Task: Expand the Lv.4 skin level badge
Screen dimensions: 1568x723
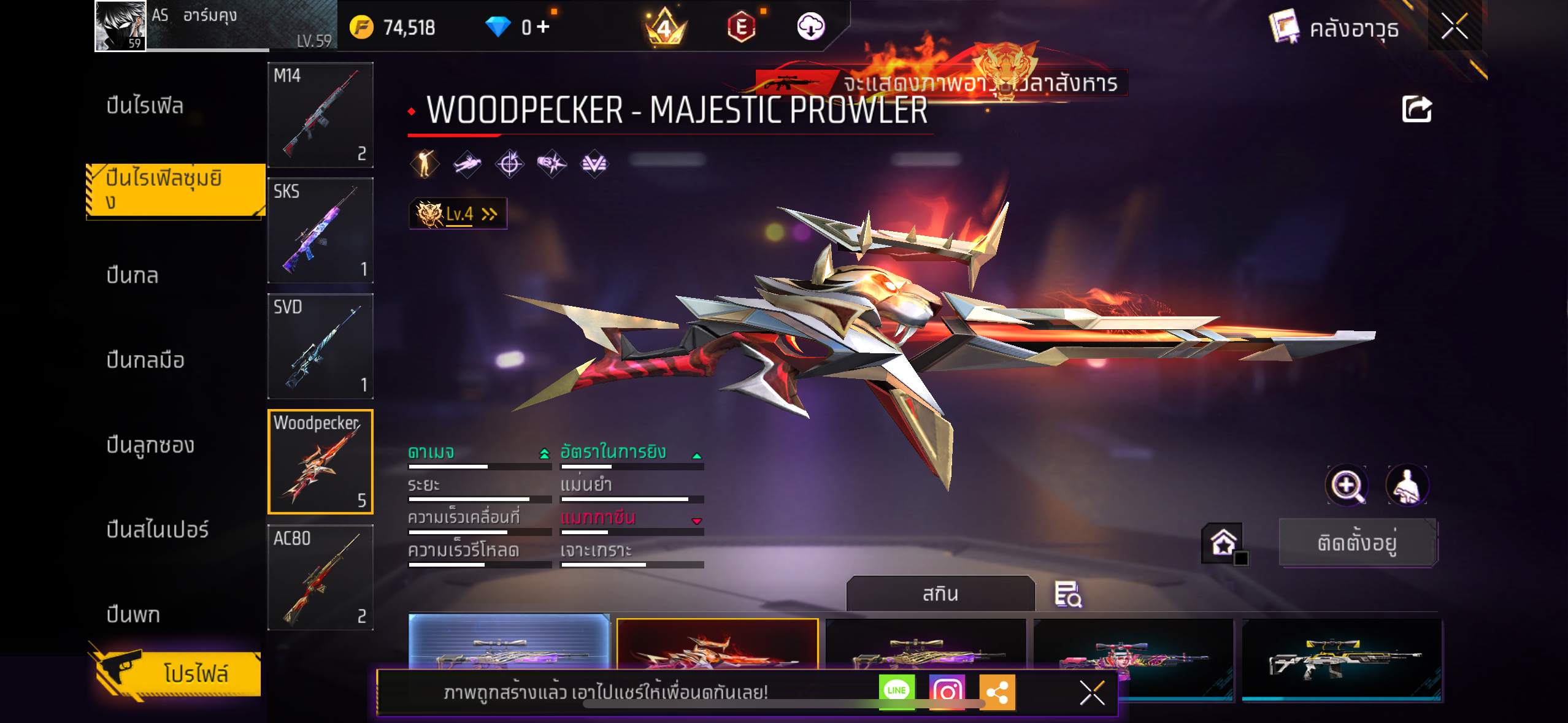Action: click(458, 214)
